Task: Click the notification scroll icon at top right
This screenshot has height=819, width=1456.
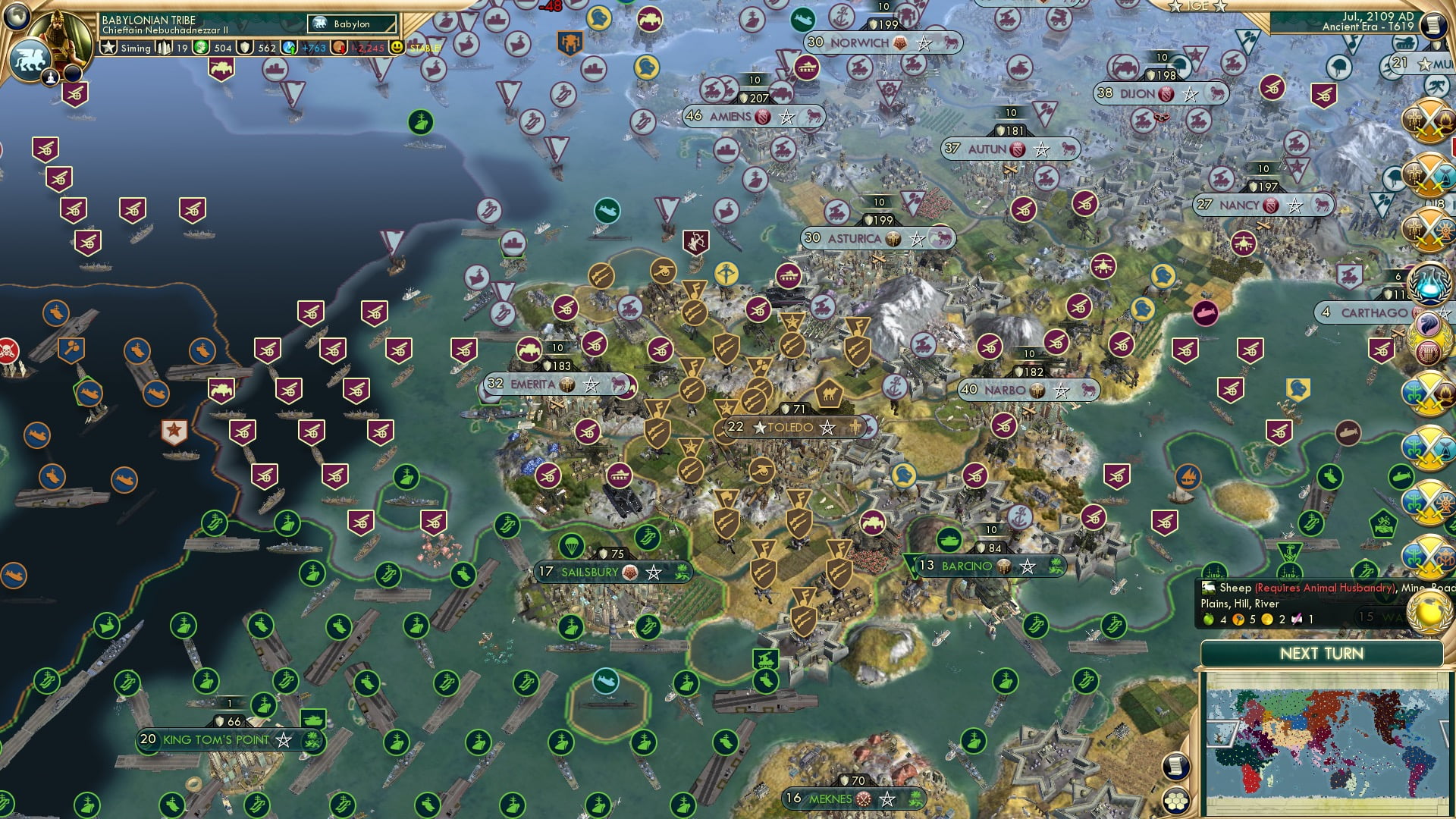Action: (x=1432, y=25)
